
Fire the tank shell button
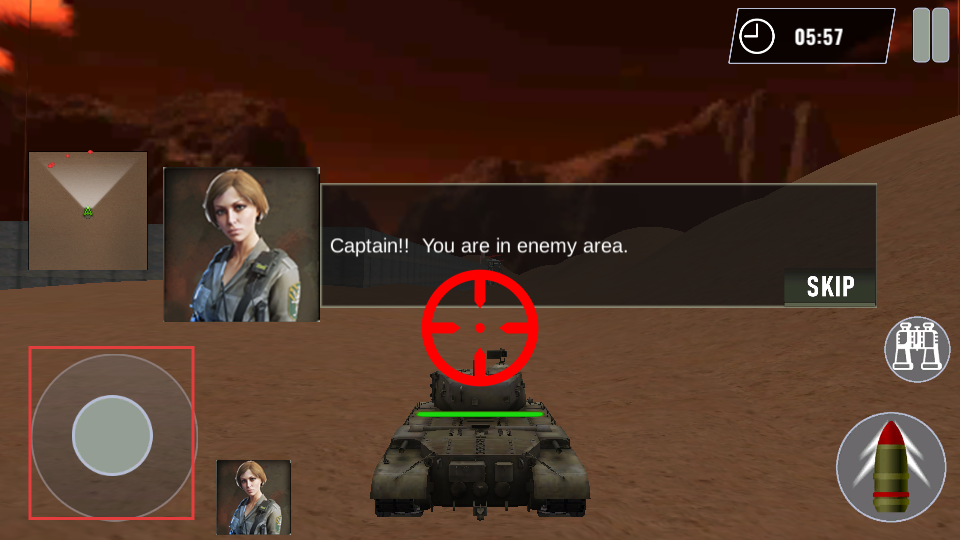point(891,468)
